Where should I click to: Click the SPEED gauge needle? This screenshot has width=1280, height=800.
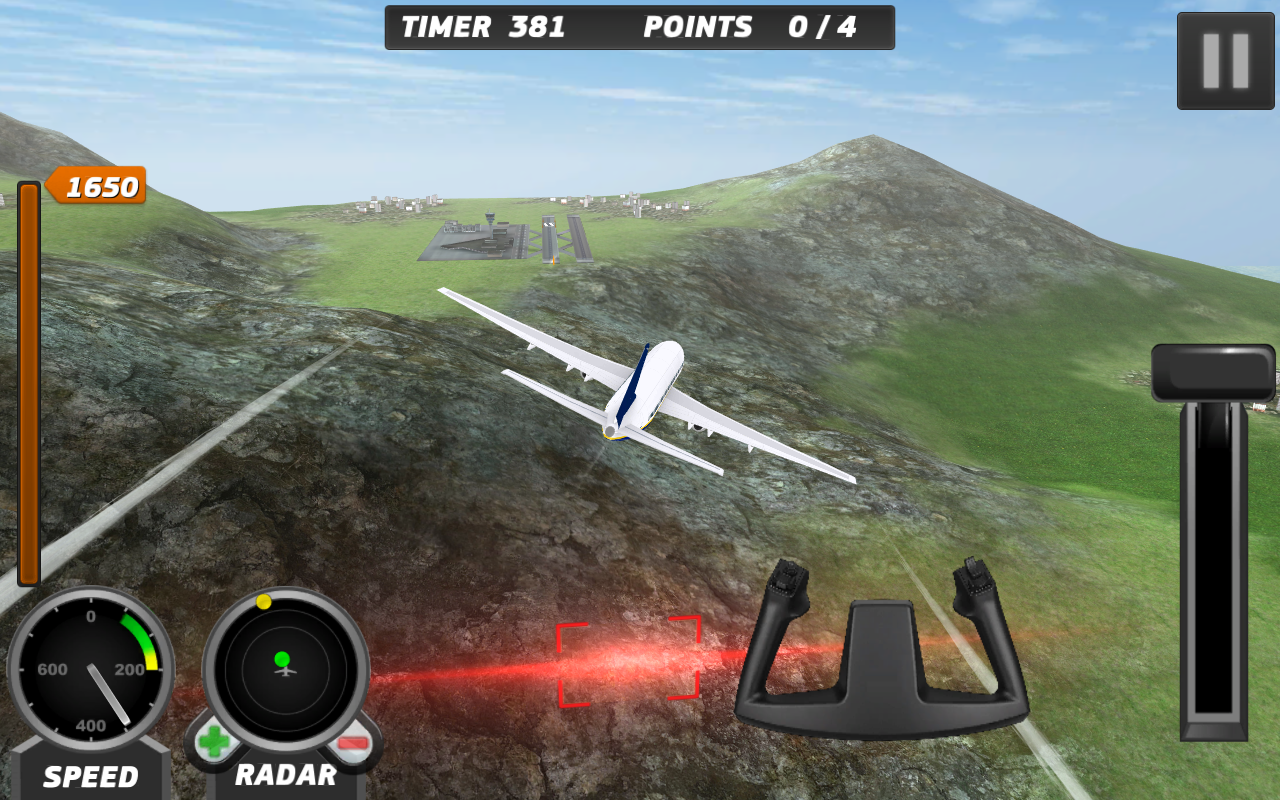pos(106,694)
